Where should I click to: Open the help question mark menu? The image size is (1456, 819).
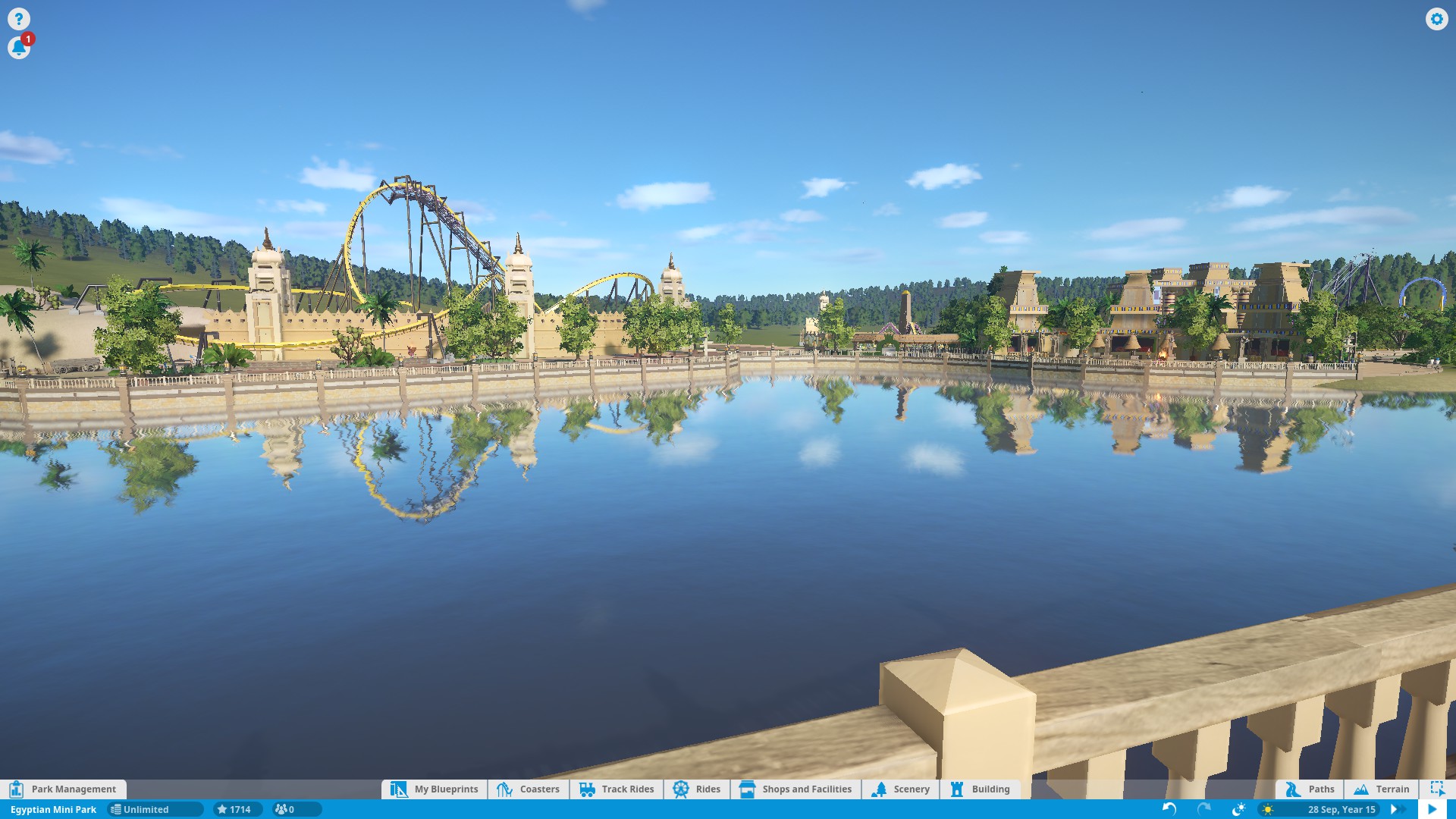point(19,19)
